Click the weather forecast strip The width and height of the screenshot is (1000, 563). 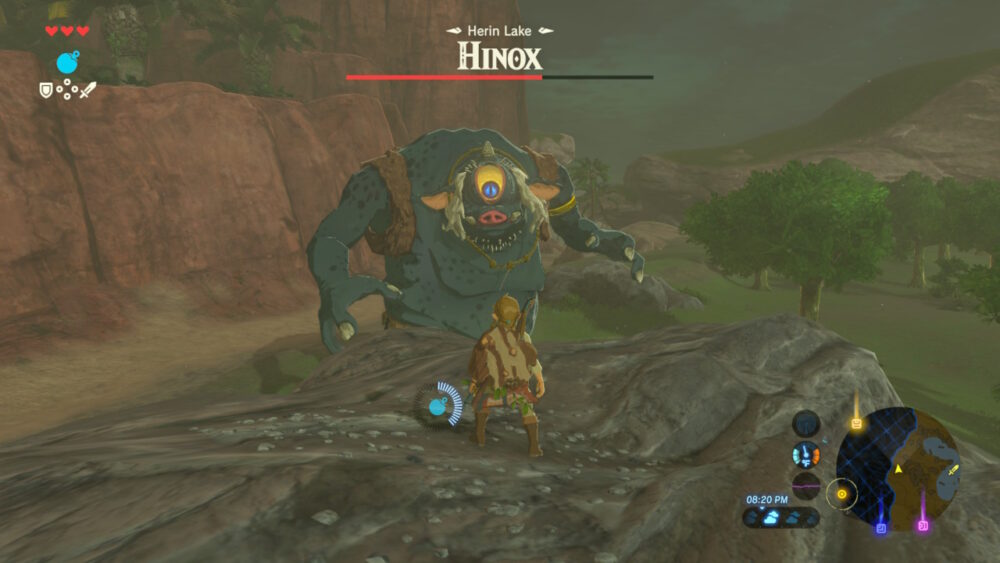[781, 517]
